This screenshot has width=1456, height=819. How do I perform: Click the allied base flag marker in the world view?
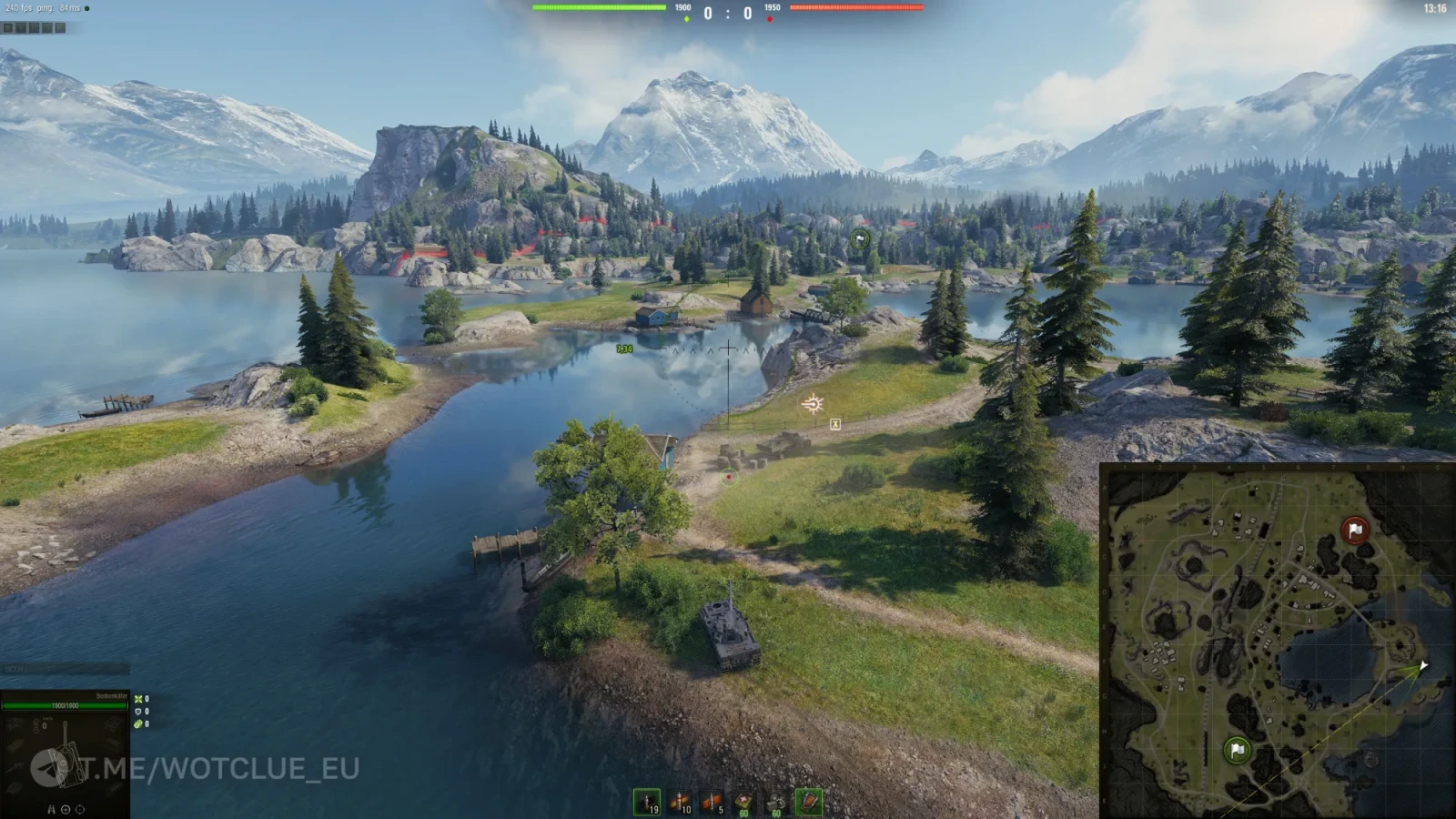click(860, 239)
